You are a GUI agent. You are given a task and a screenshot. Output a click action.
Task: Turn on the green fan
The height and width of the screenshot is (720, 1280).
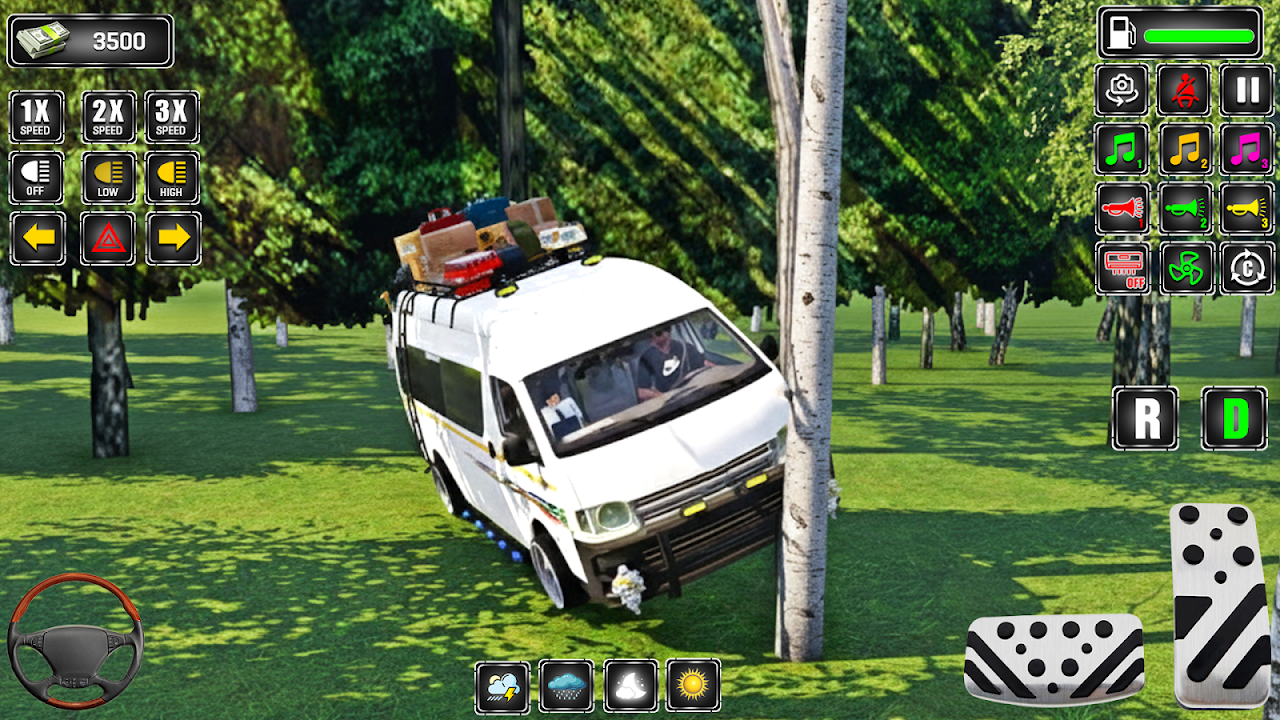point(1186,268)
